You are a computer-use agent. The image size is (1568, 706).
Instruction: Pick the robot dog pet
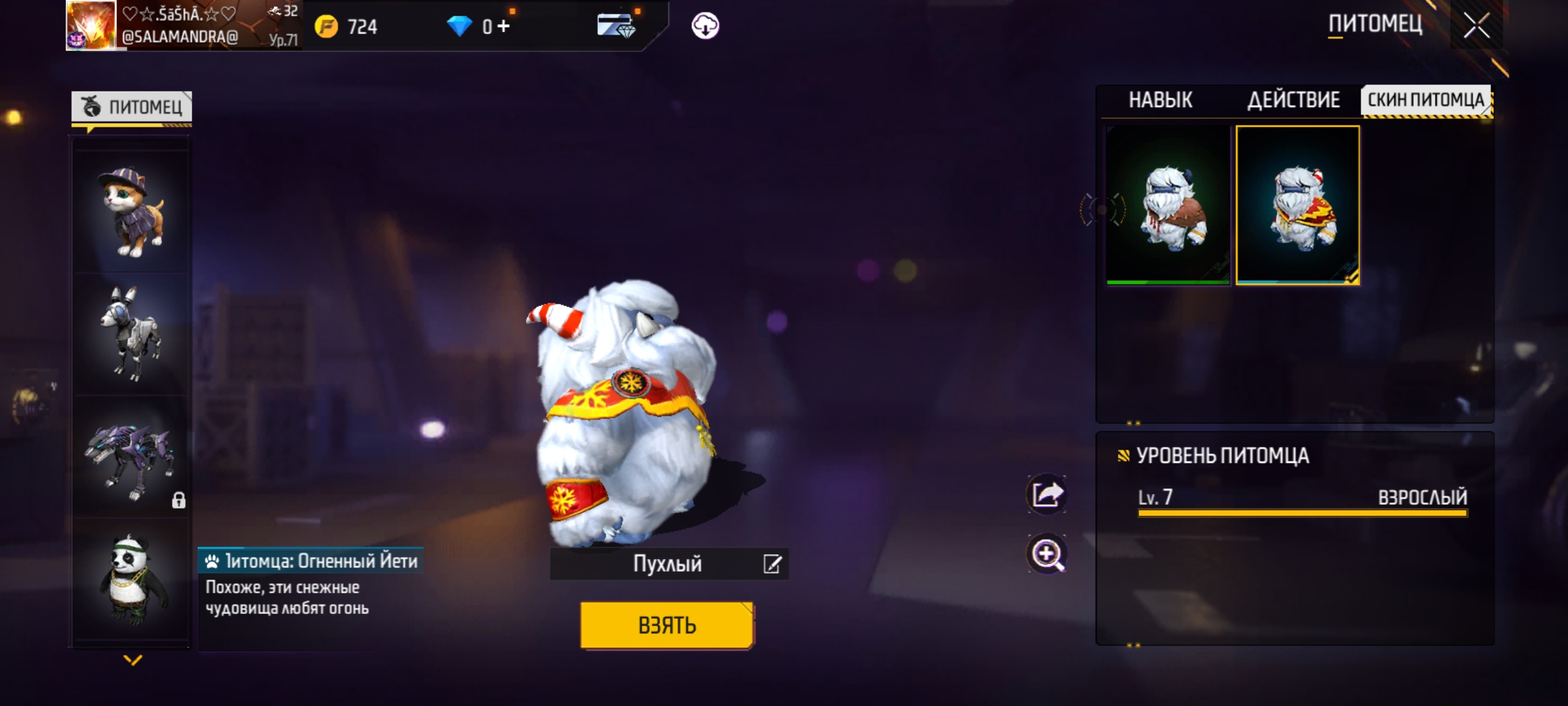(x=131, y=333)
